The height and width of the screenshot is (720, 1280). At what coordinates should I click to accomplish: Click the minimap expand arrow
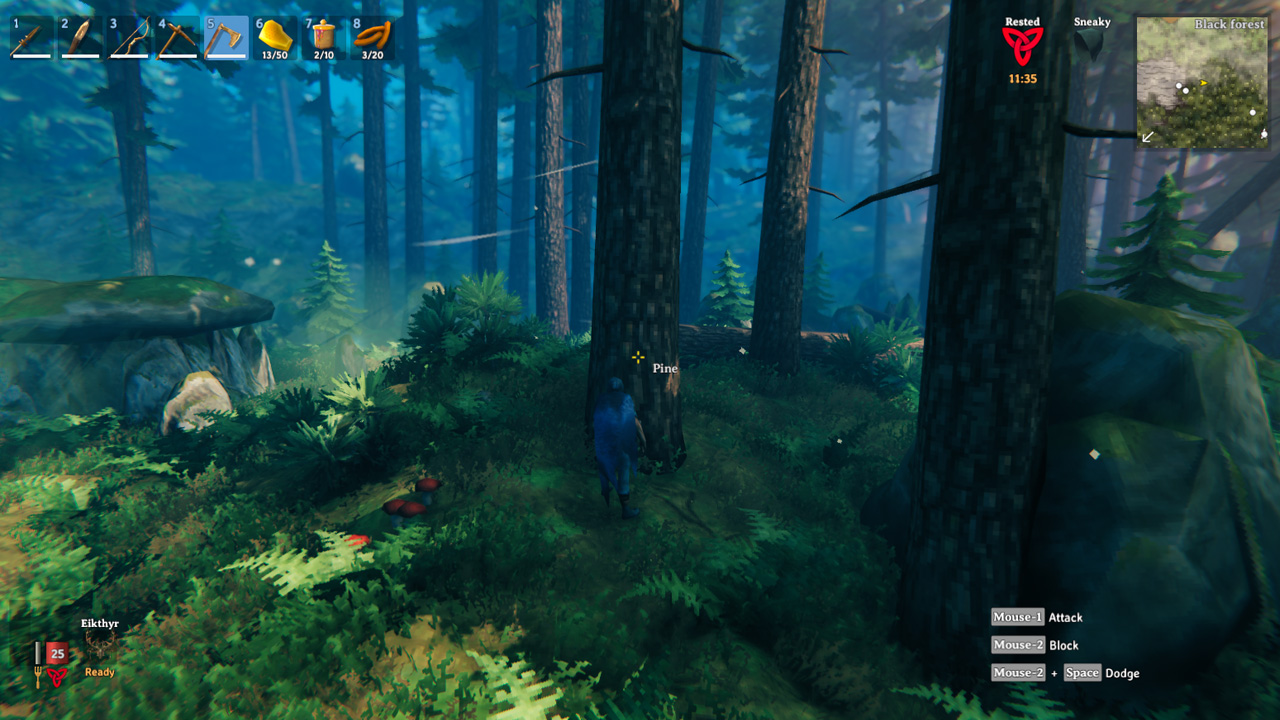point(1146,135)
